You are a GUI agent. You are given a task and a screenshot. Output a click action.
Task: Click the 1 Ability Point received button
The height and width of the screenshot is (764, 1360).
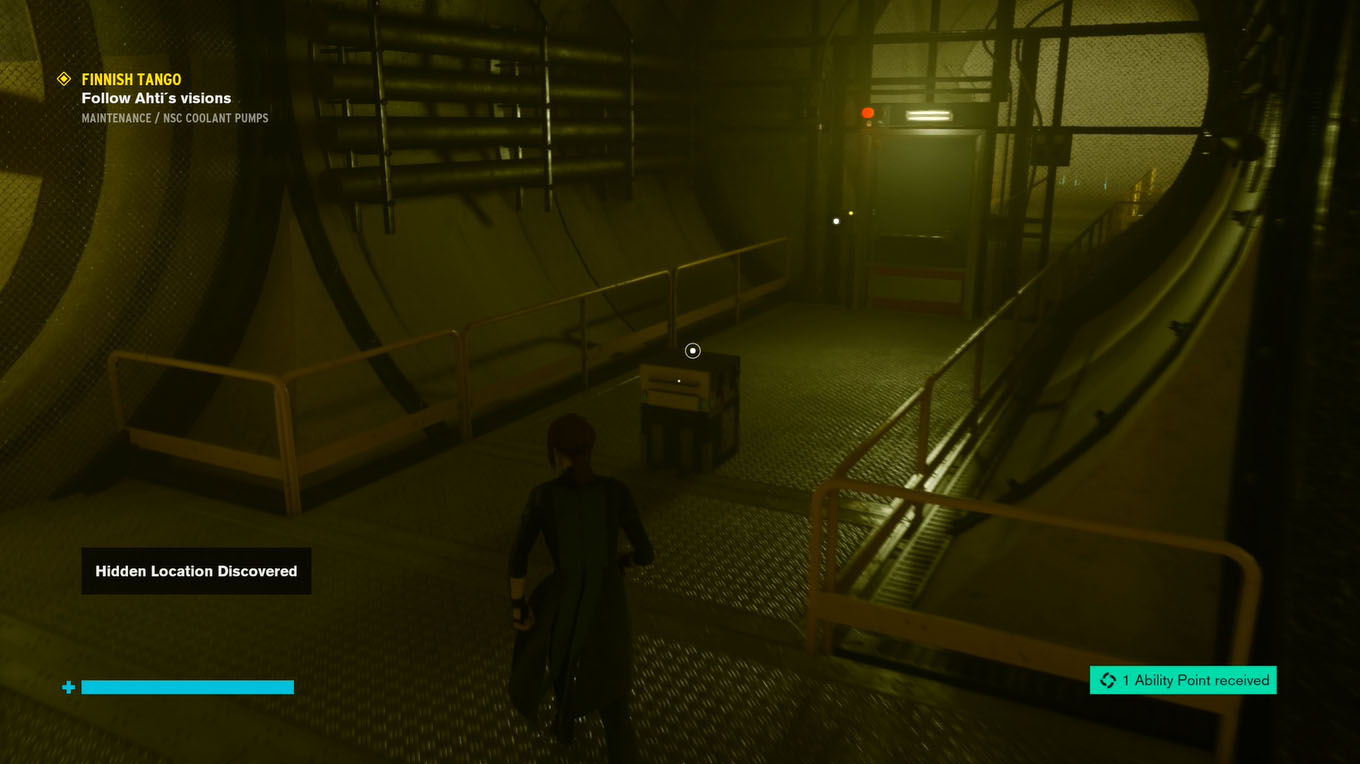[1183, 679]
